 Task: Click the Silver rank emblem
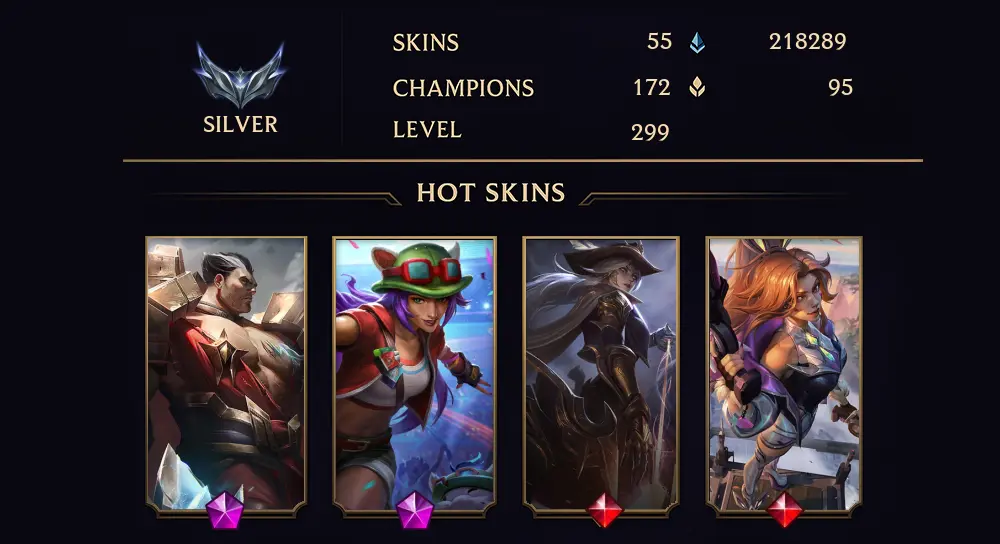pos(240,75)
